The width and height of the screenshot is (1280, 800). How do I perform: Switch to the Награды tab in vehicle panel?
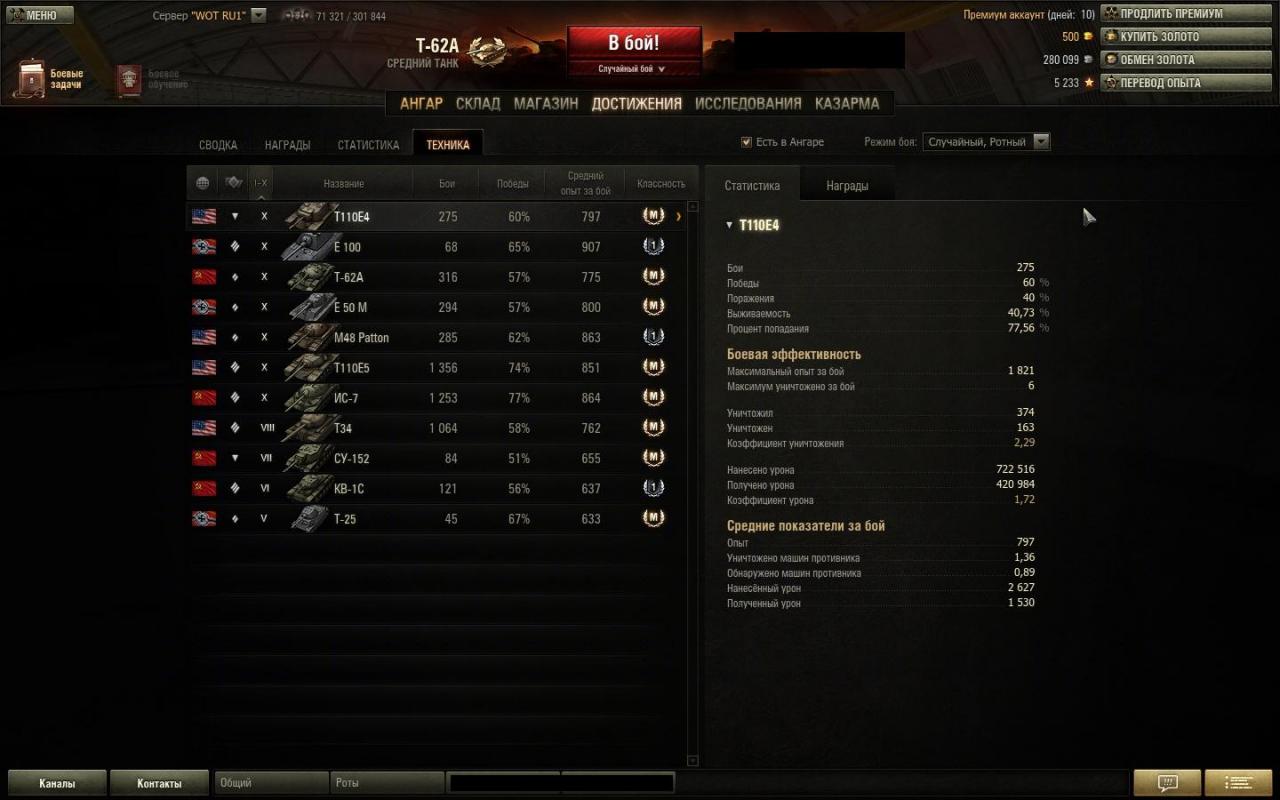(x=847, y=186)
